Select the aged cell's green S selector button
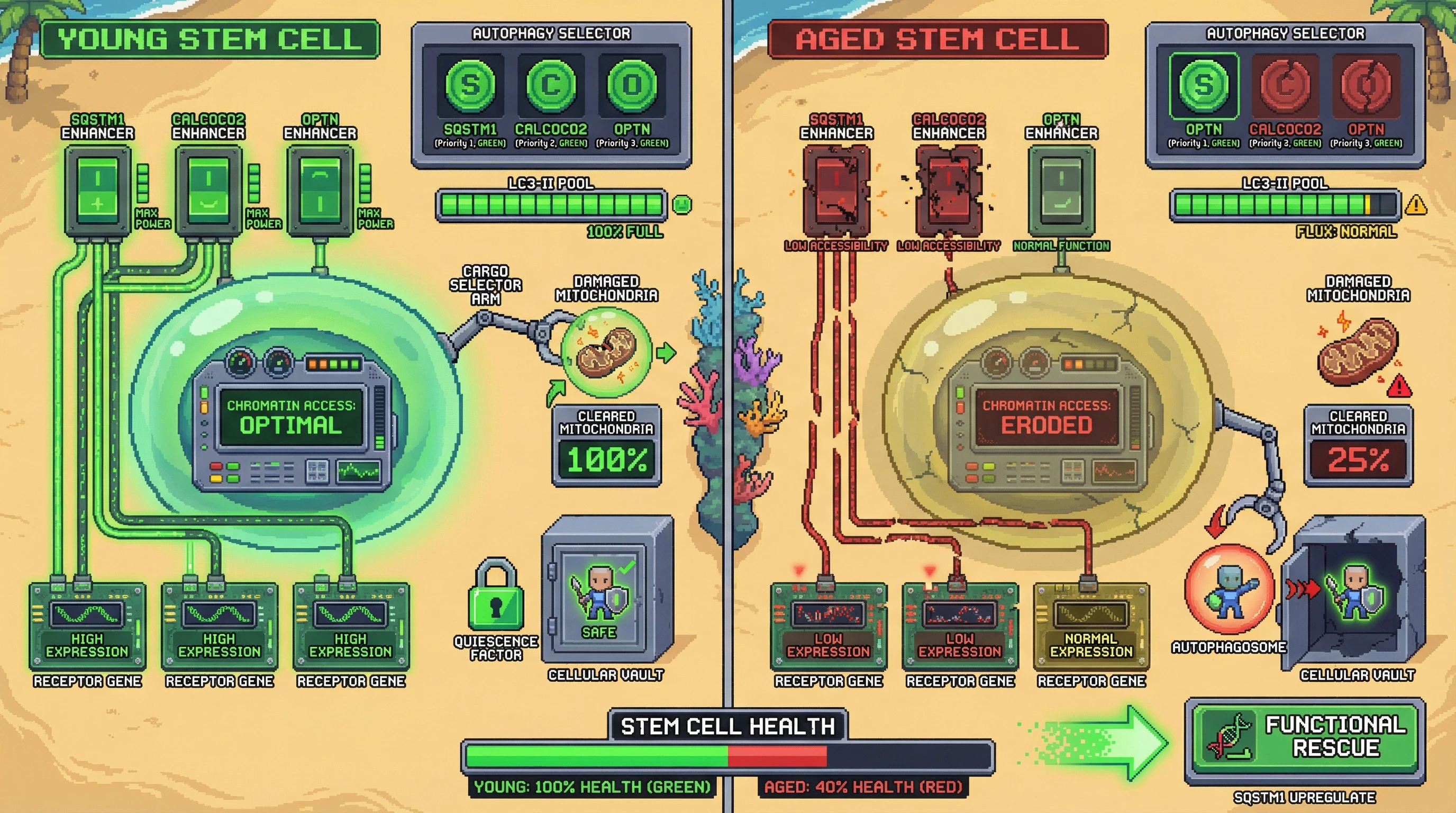Screen dimensions: 1456x813 click(1203, 85)
